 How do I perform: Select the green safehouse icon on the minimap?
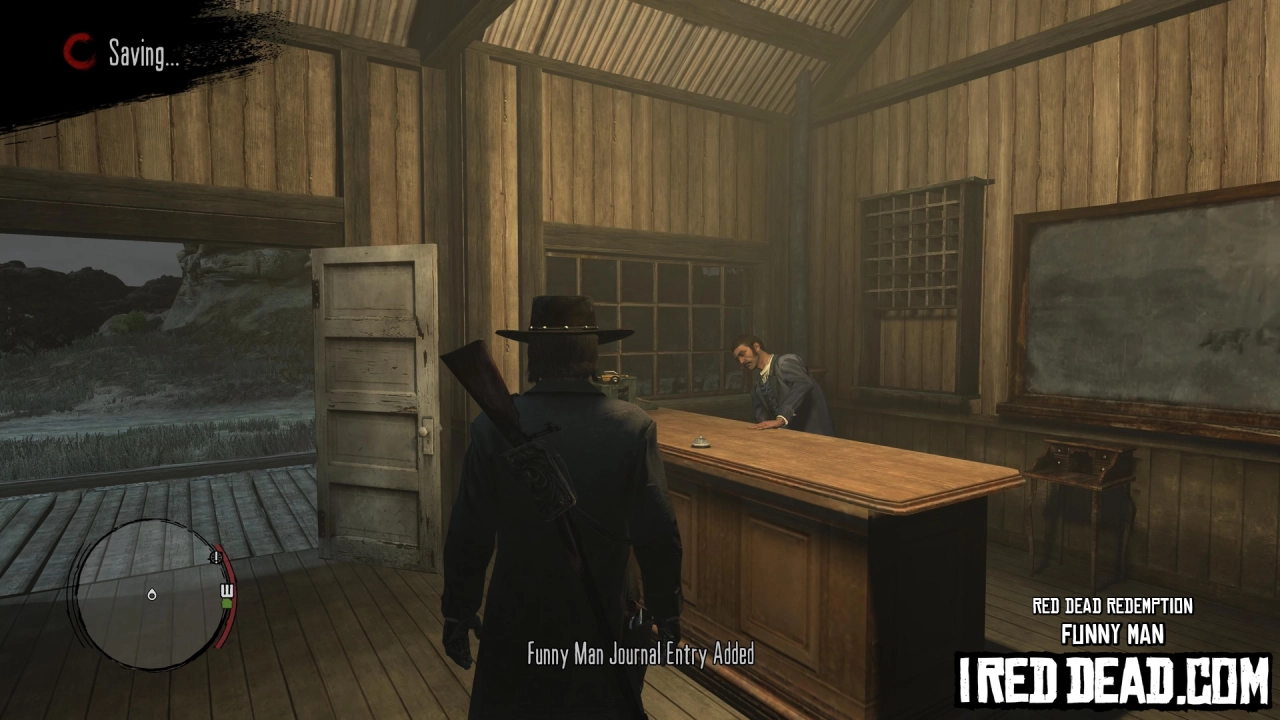[227, 603]
